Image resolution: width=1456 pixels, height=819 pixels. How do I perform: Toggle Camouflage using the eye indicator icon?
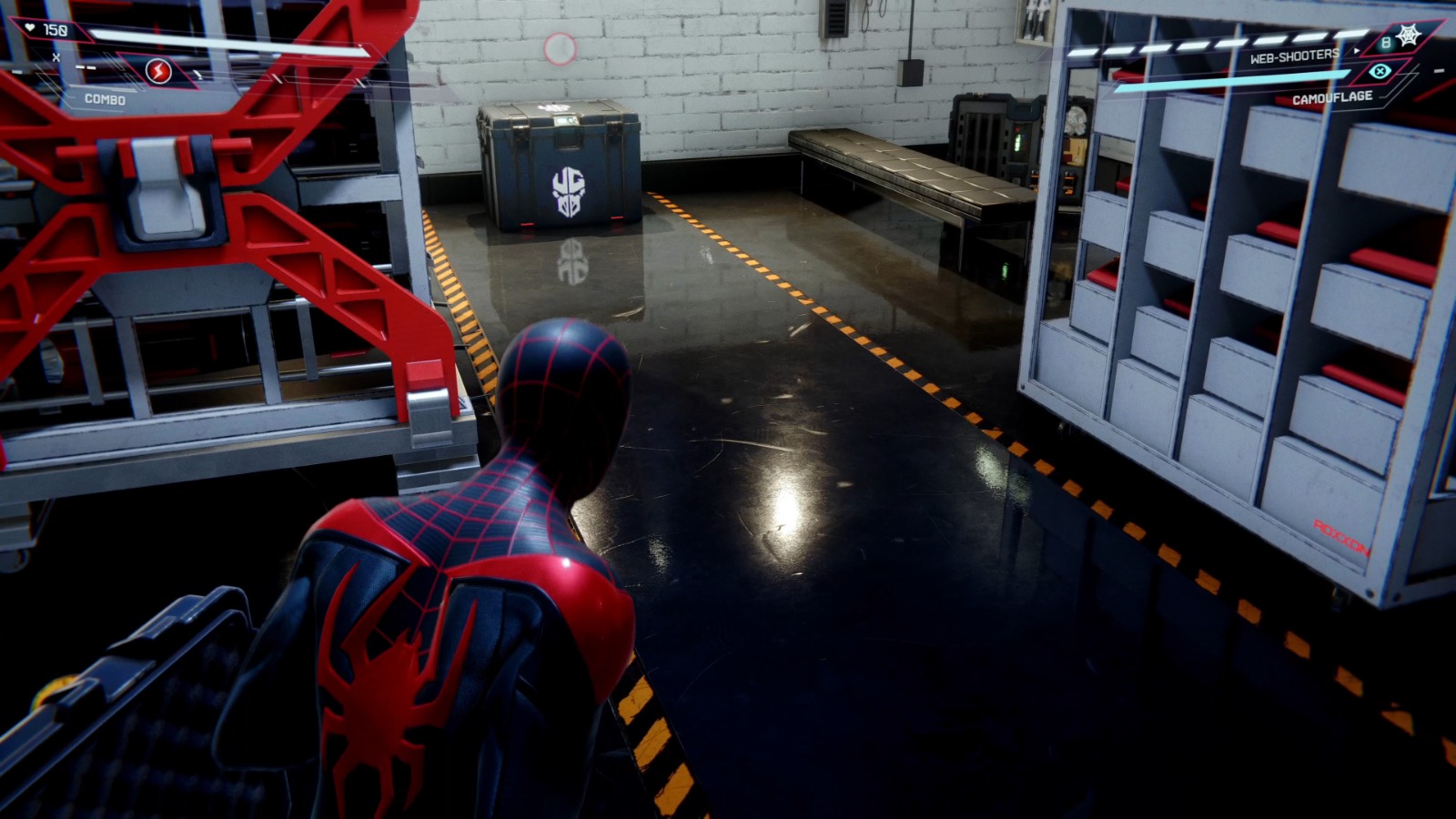click(1380, 71)
